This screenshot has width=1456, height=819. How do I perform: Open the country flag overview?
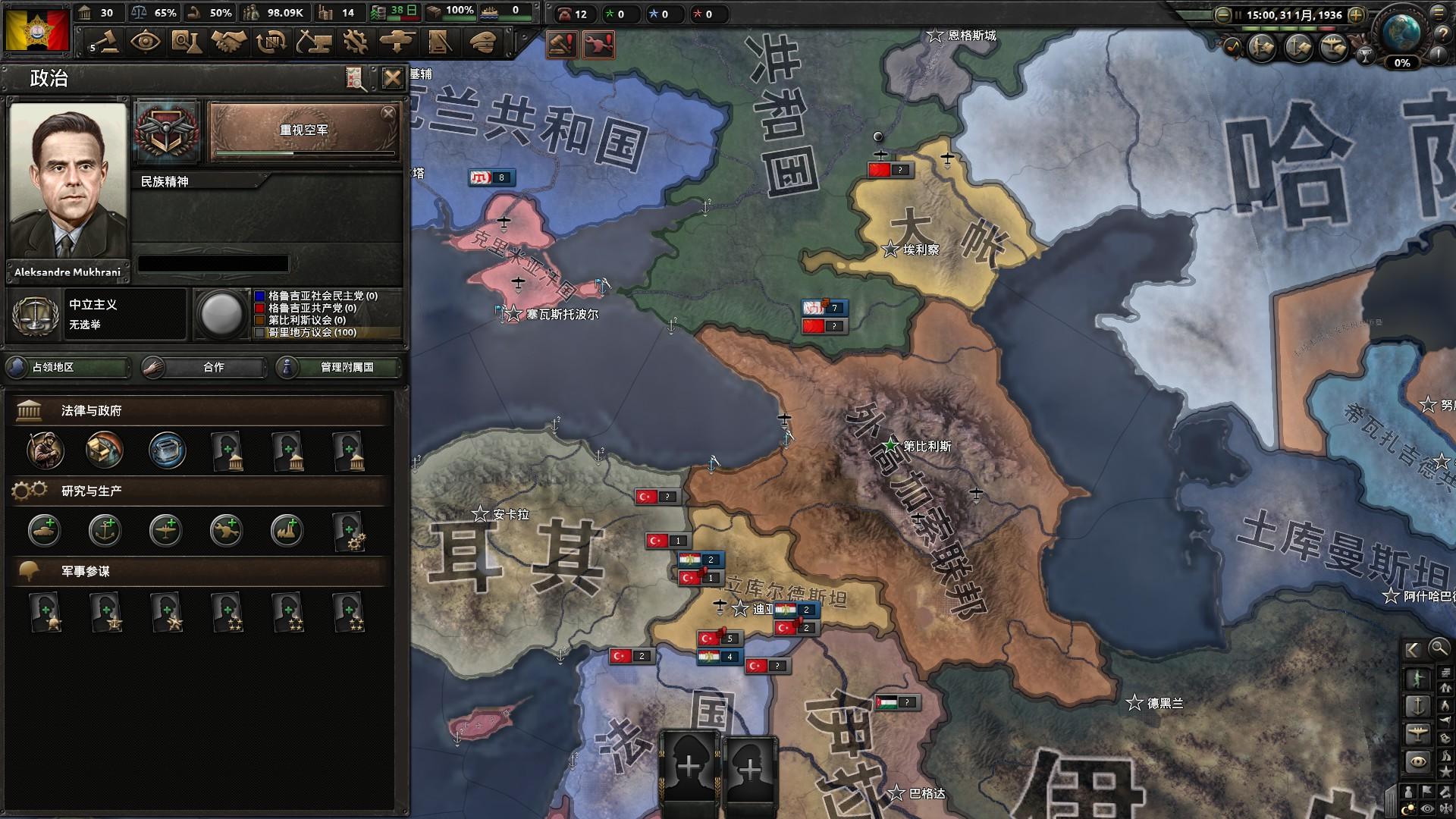[x=36, y=29]
